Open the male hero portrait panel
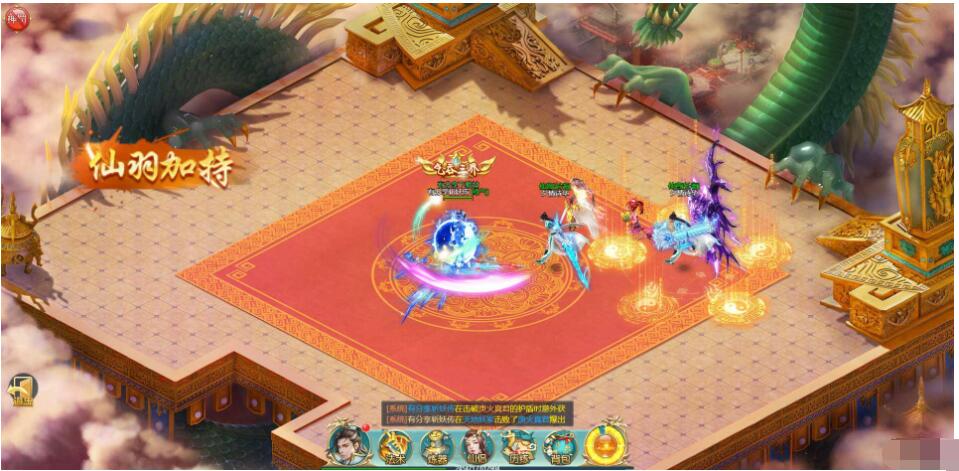The height and width of the screenshot is (471, 959). pyautogui.click(x=350, y=445)
